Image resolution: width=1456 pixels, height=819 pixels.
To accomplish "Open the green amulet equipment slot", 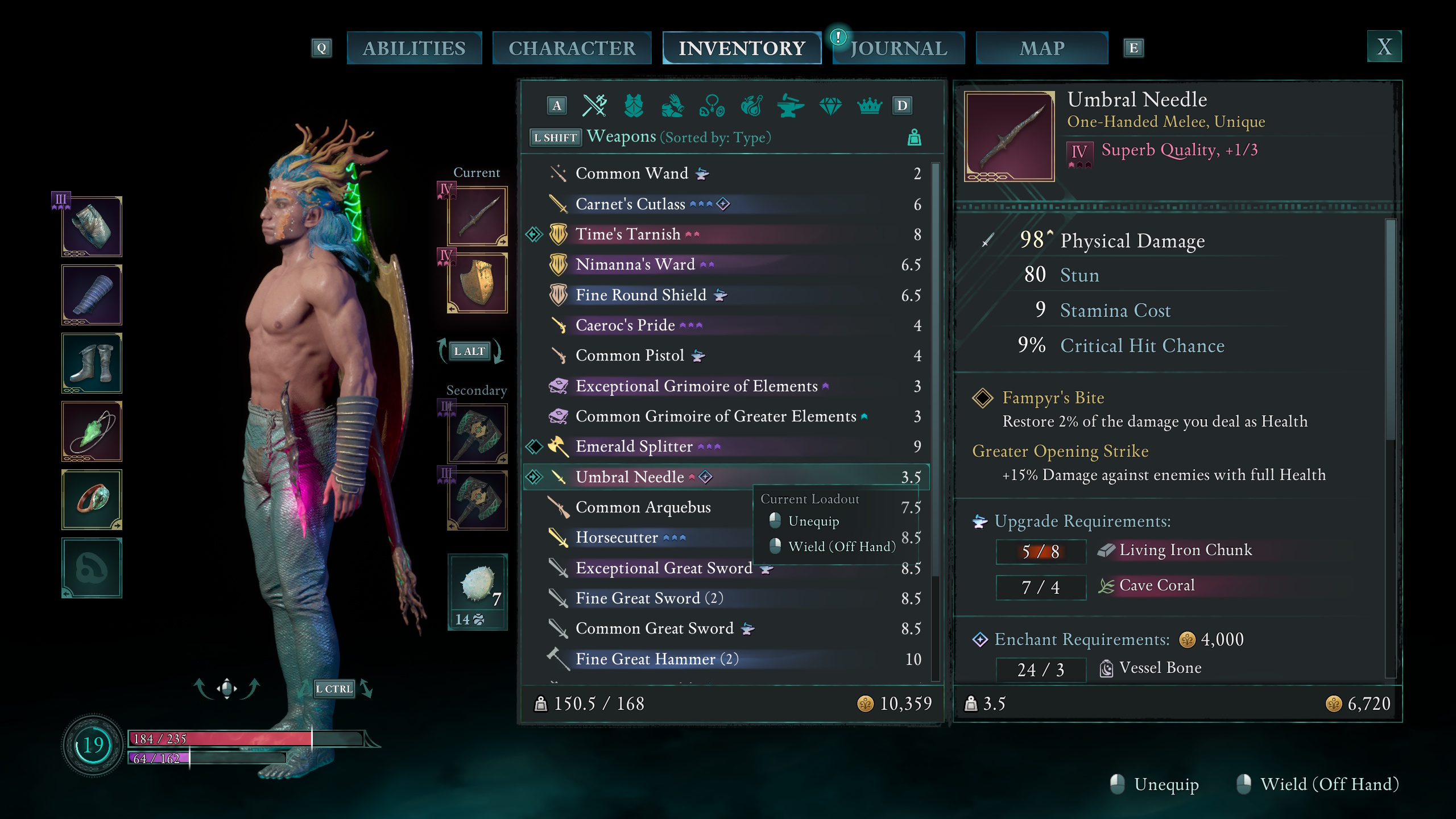I will [x=92, y=432].
